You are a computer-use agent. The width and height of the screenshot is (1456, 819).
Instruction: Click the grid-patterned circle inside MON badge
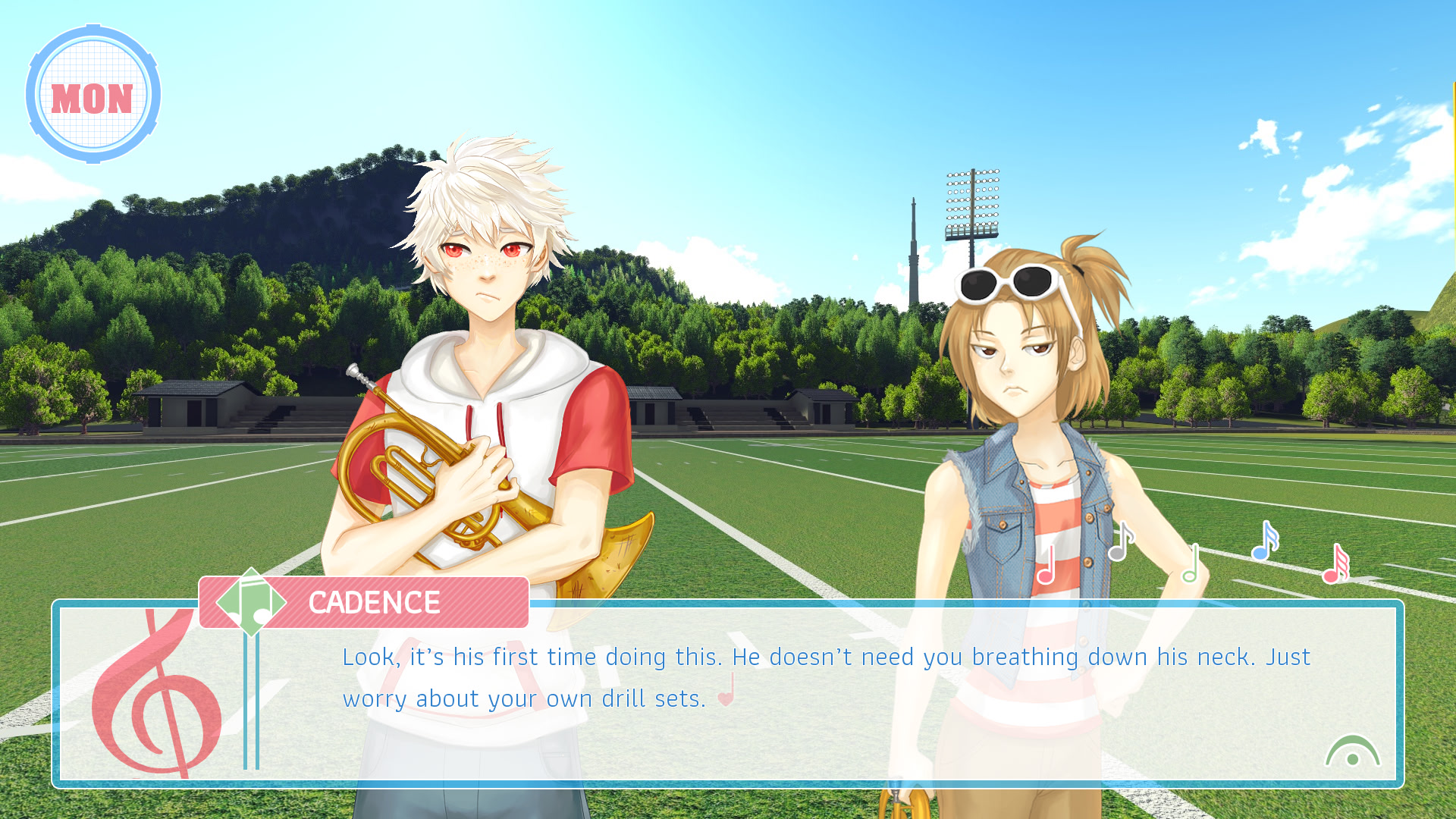point(94,93)
